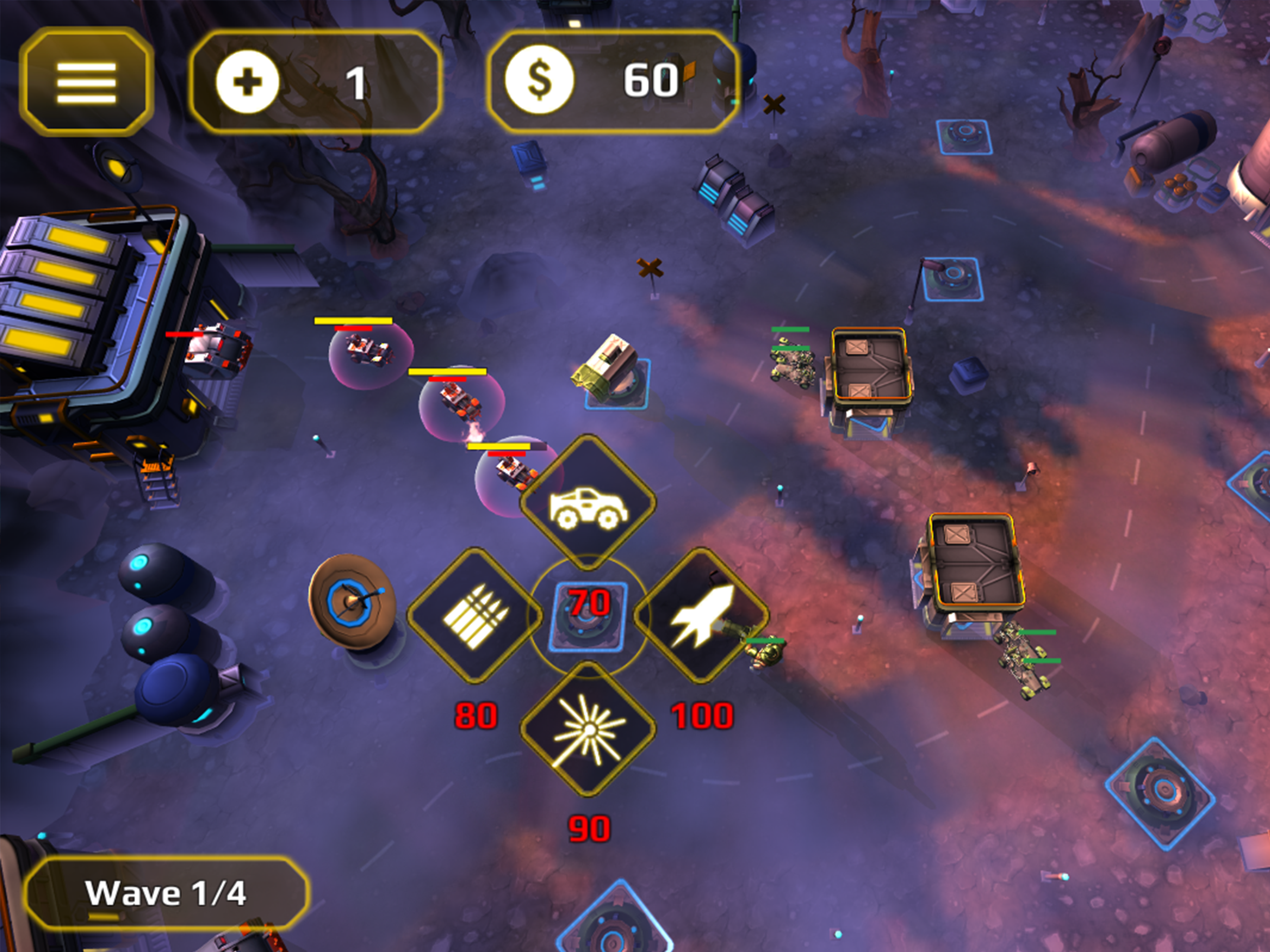Open the hamburger menu button

[86, 82]
